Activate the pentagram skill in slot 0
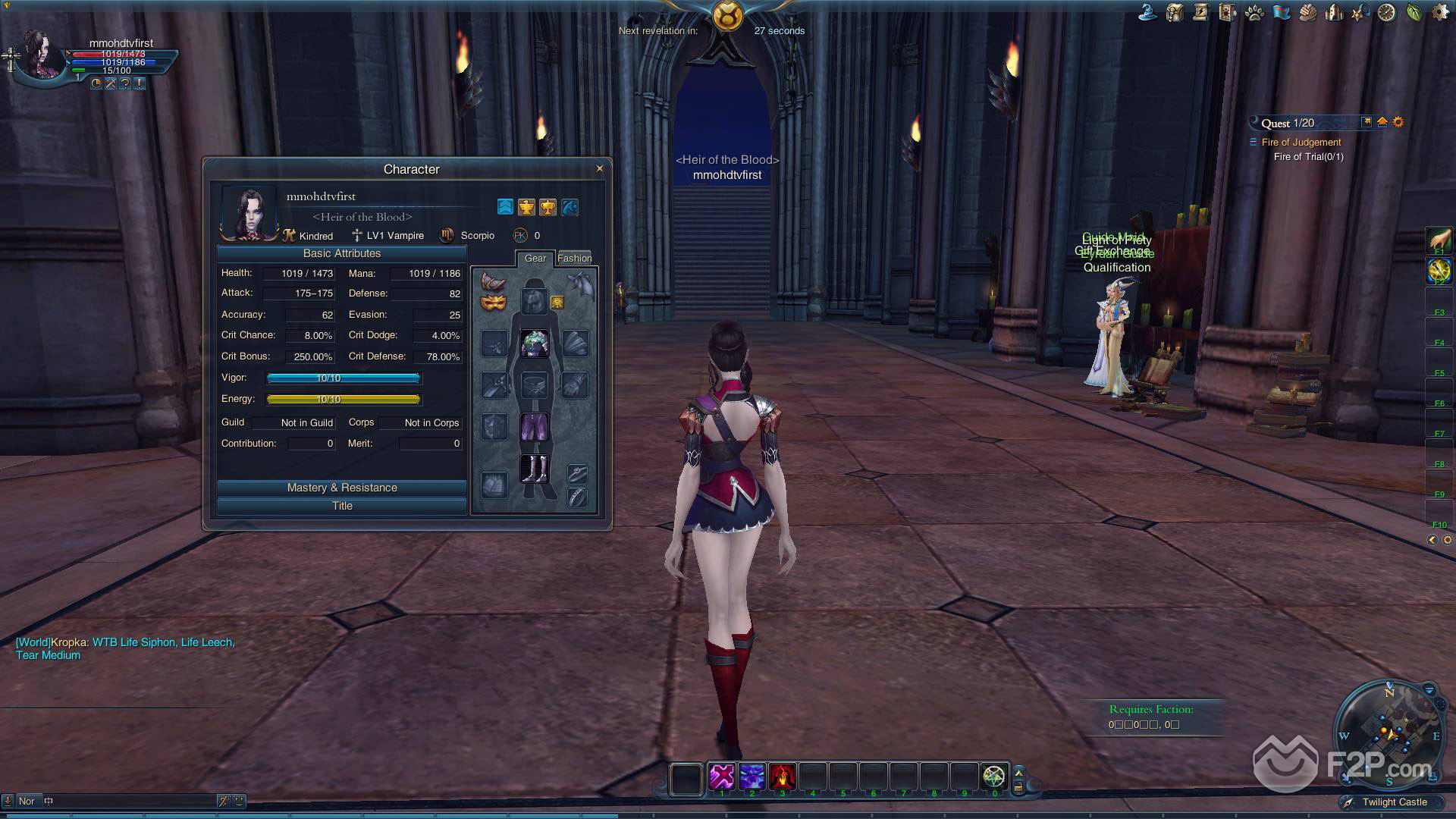Screen dimensions: 1456x819 pos(993,777)
